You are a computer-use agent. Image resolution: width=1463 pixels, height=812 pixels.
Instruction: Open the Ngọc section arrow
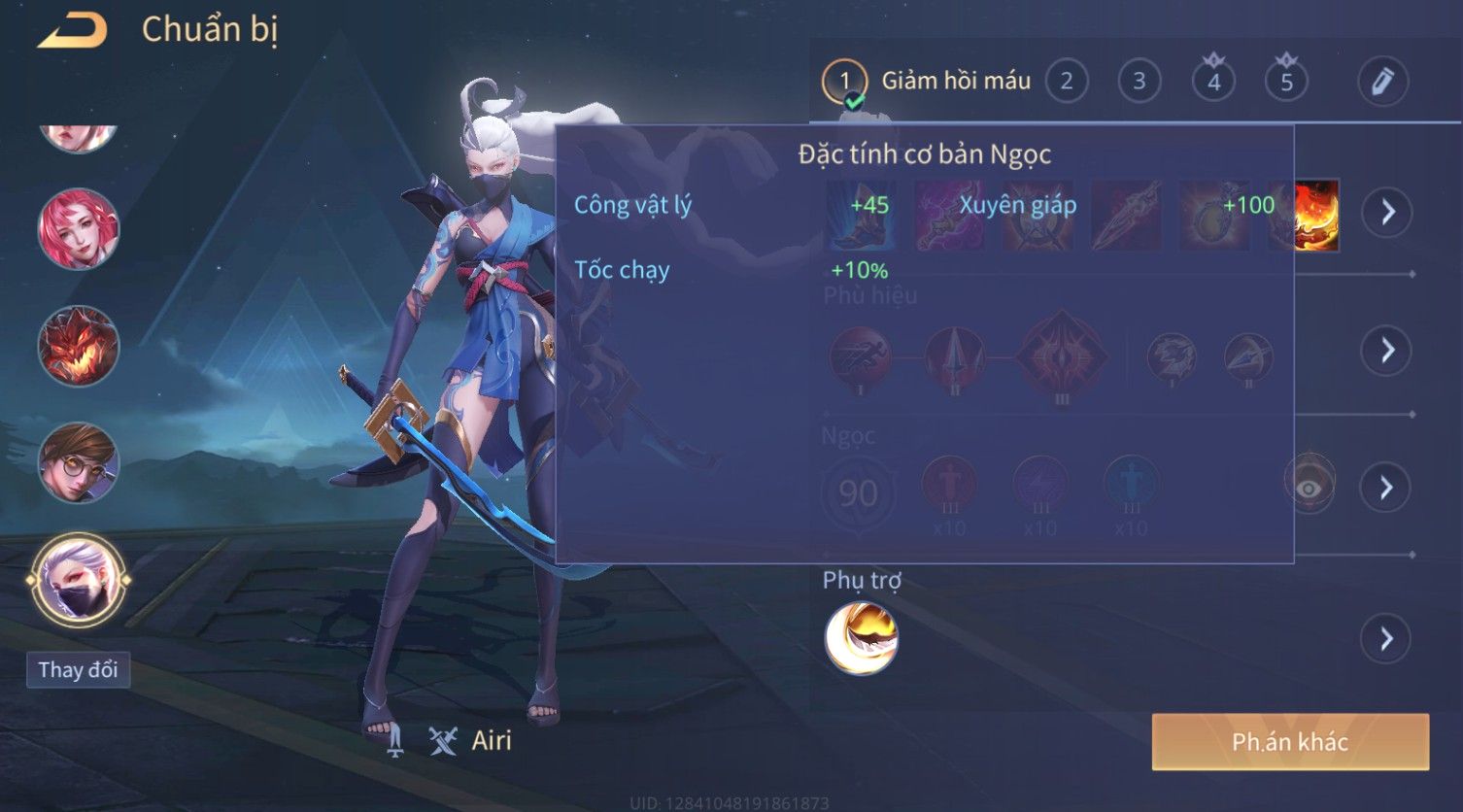pos(1387,488)
